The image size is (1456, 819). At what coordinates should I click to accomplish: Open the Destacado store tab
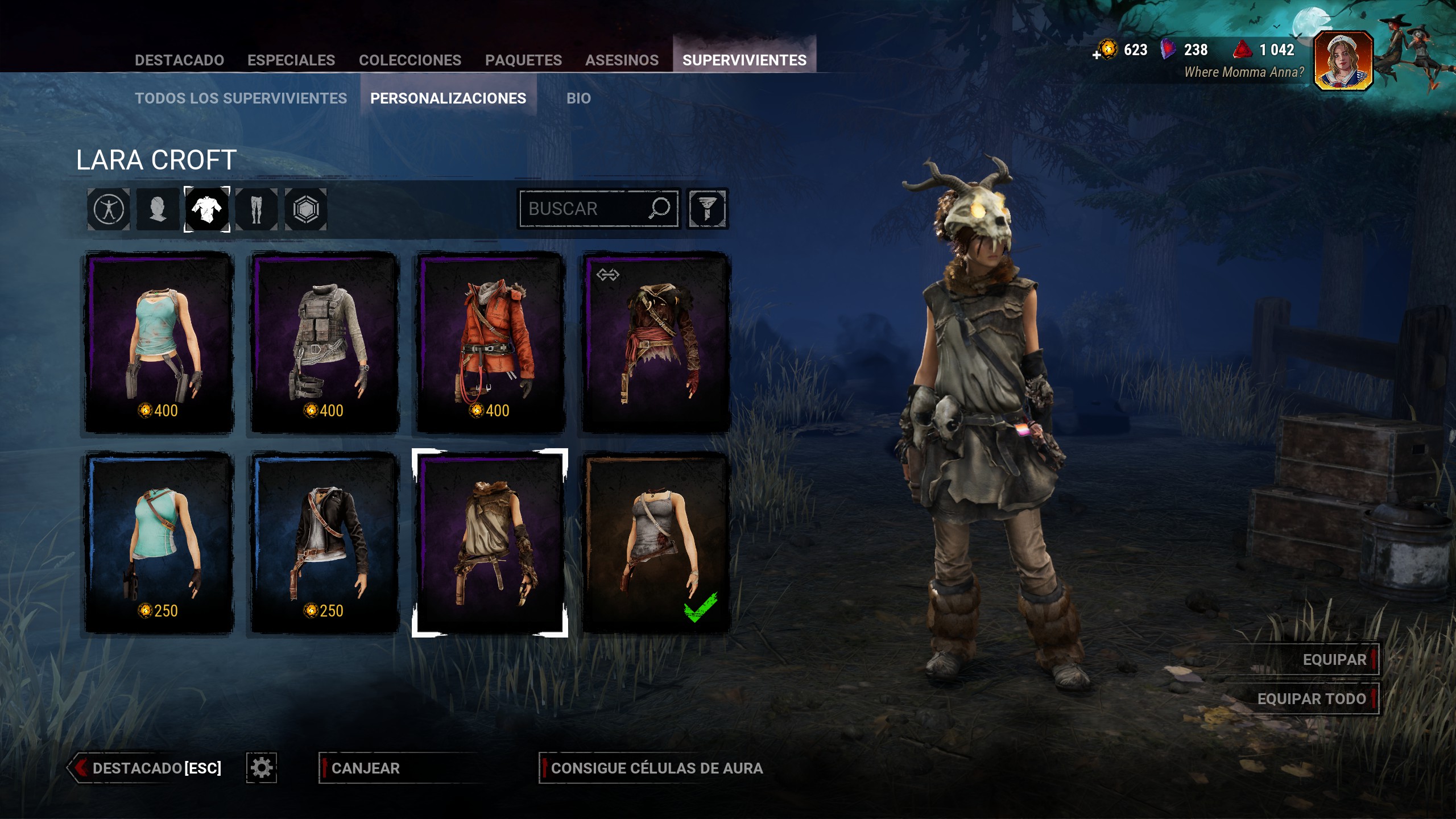[x=179, y=60]
